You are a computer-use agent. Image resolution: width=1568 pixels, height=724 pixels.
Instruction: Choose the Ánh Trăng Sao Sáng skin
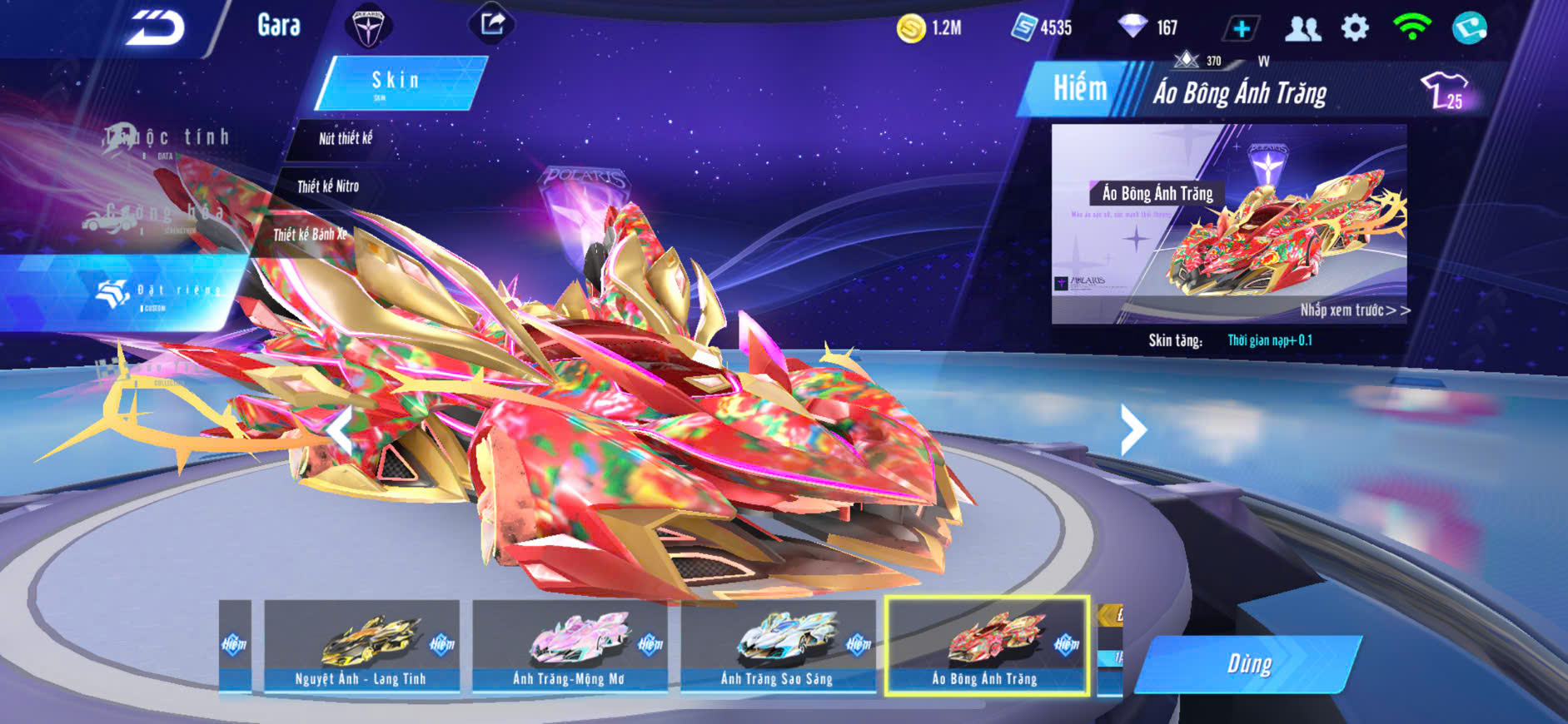(x=778, y=646)
